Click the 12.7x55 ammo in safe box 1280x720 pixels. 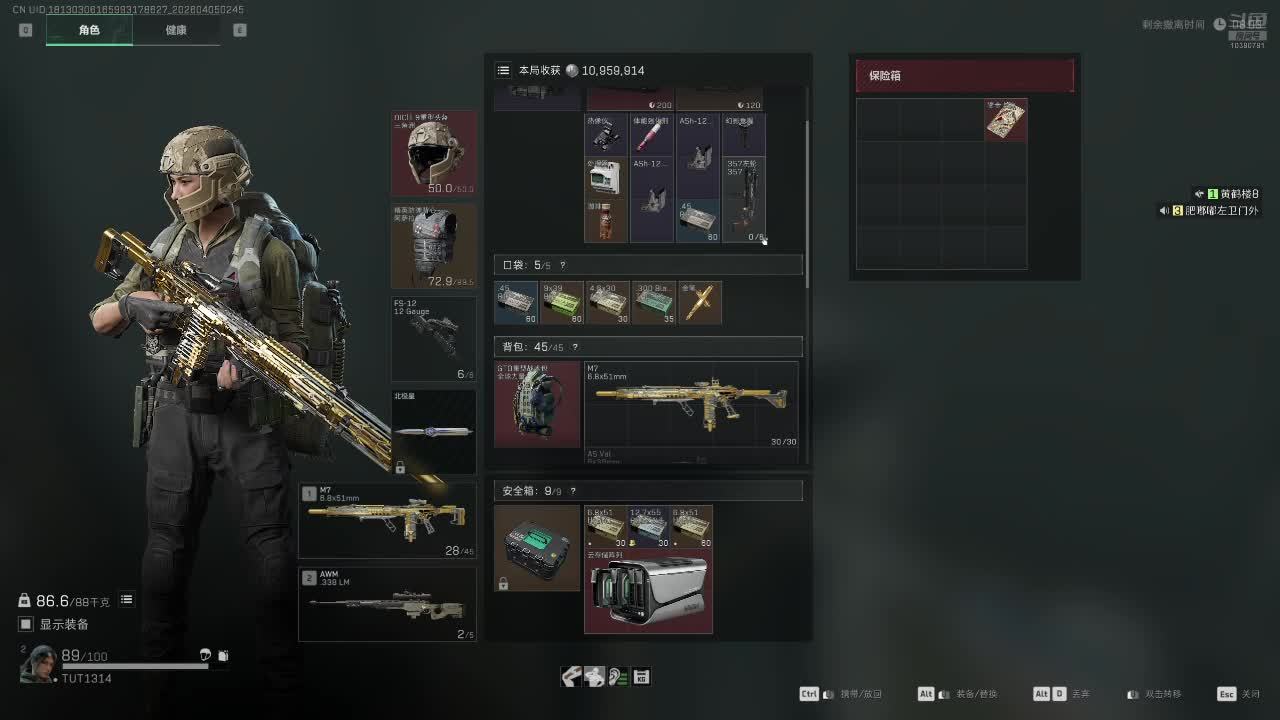pos(648,526)
